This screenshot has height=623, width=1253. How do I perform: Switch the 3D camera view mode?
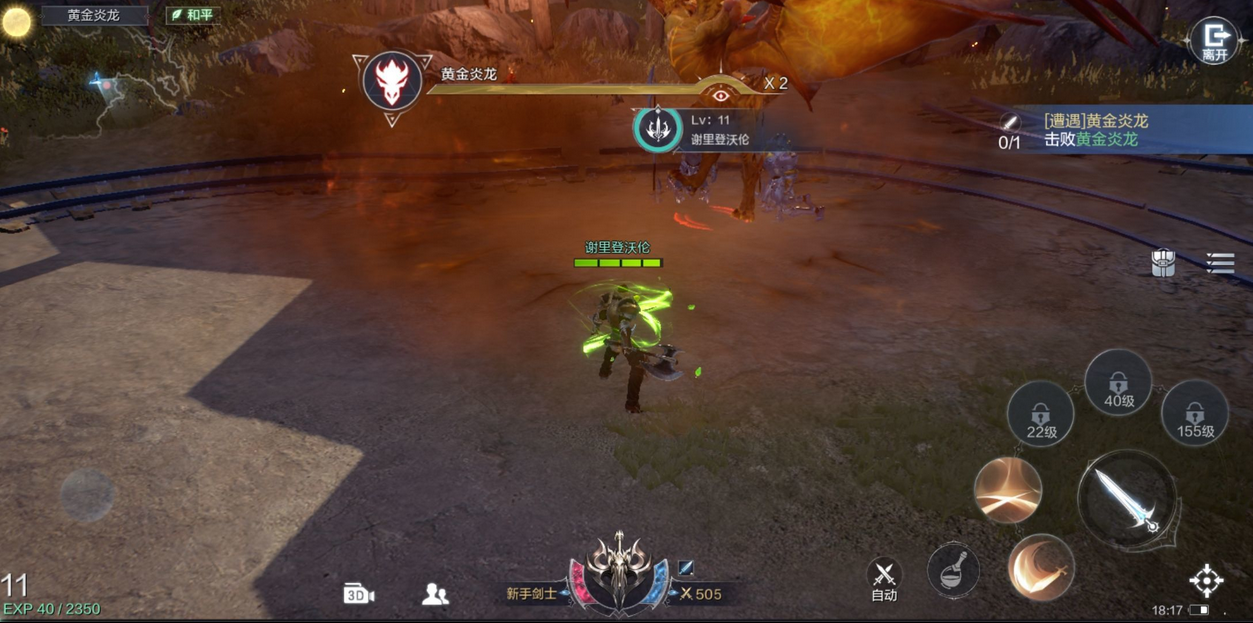(x=358, y=594)
